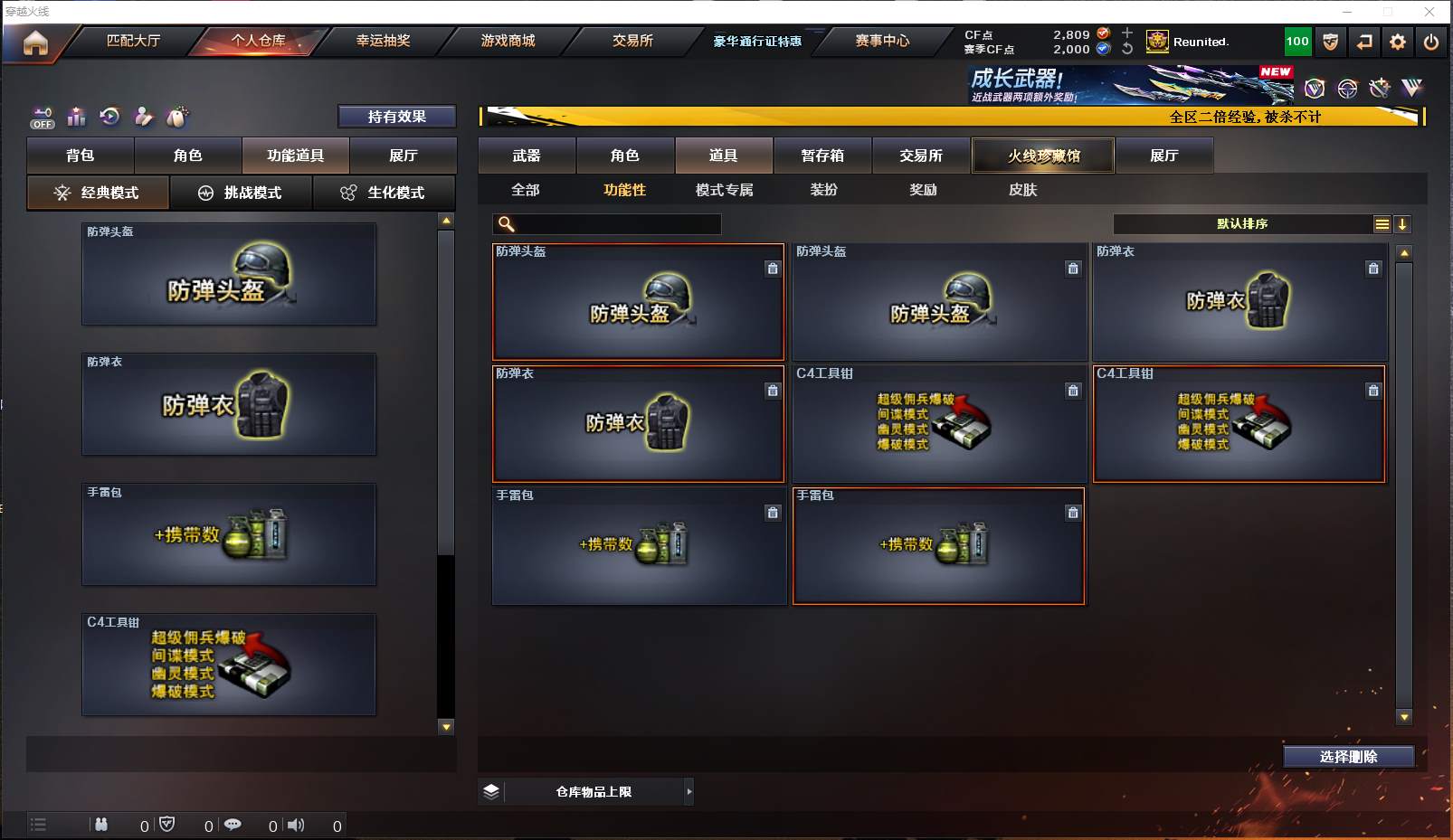The image size is (1453, 840).
Task: Show the 持有效果 owned effects
Action: pyautogui.click(x=396, y=117)
